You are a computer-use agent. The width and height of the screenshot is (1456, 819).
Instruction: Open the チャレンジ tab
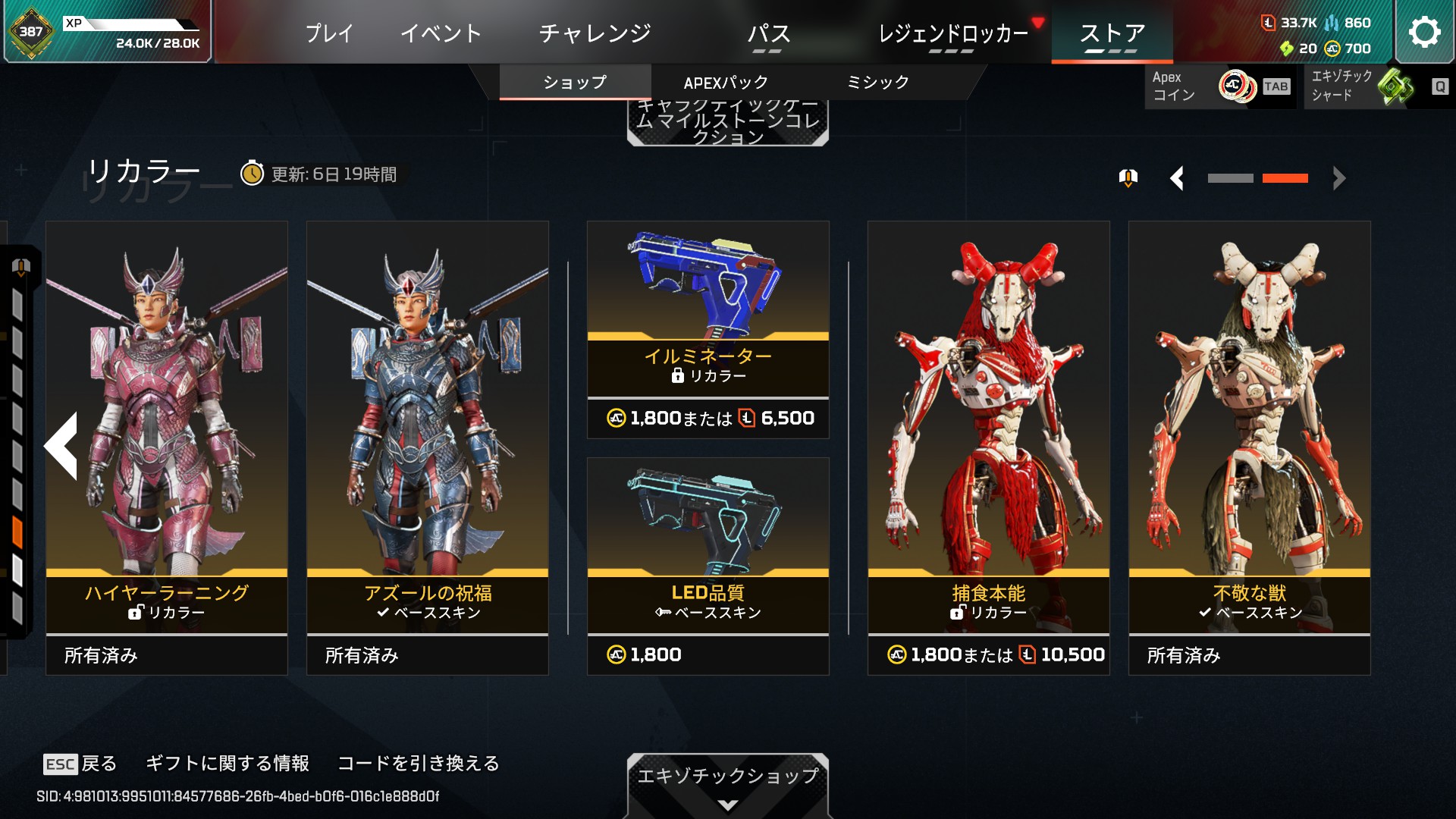tap(595, 33)
